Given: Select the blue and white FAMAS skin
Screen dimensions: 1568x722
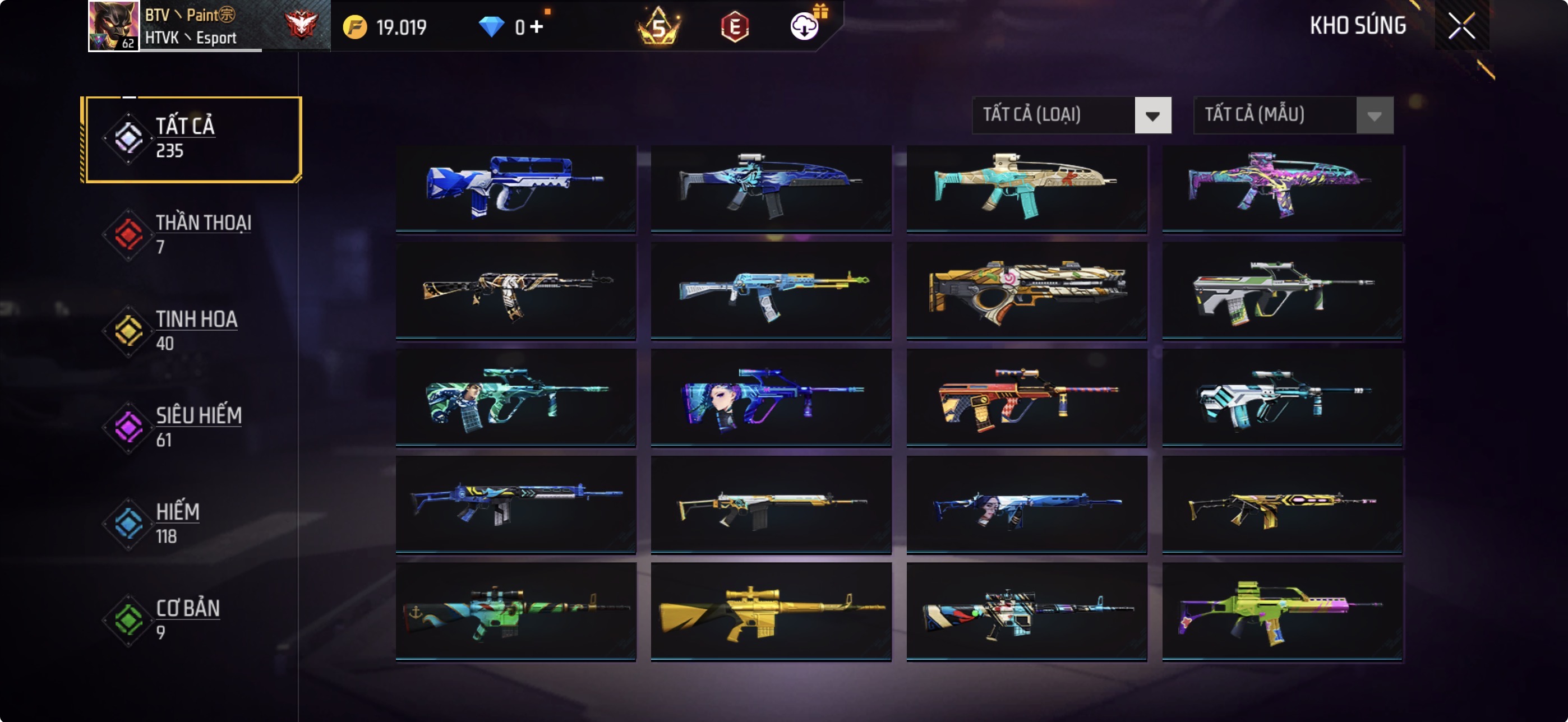Looking at the screenshot, I should coord(515,188).
